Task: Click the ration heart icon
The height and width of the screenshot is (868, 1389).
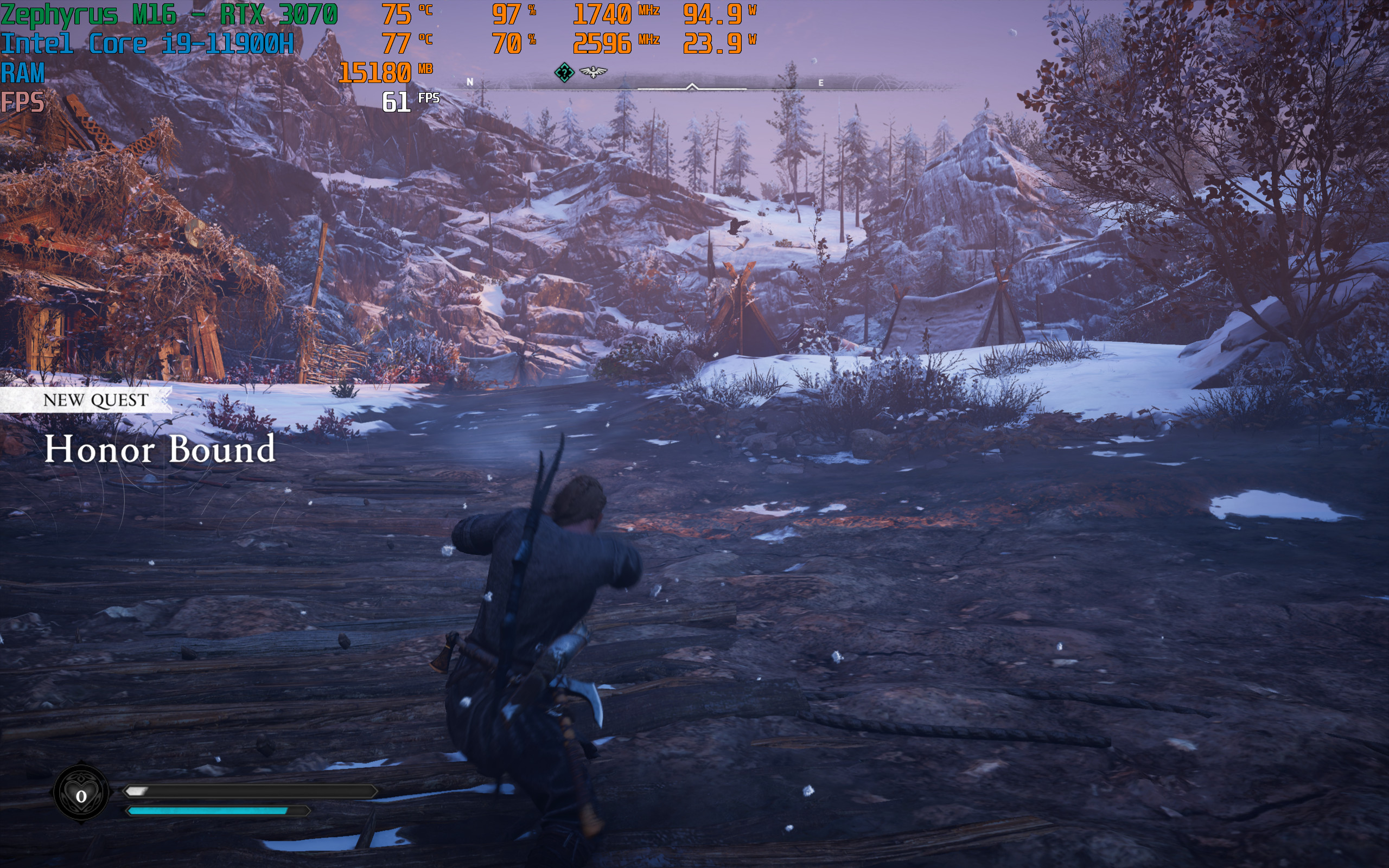Action: point(81,795)
